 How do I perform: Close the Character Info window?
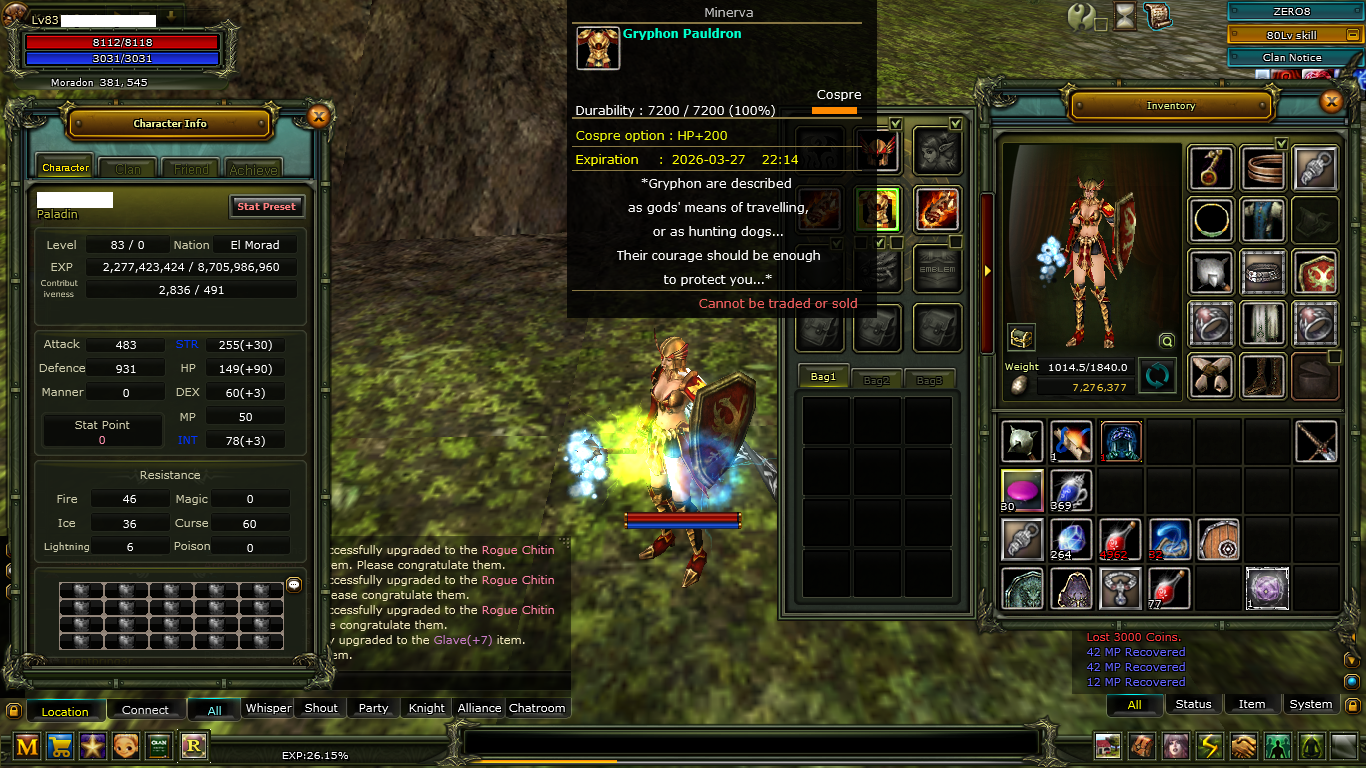(318, 116)
